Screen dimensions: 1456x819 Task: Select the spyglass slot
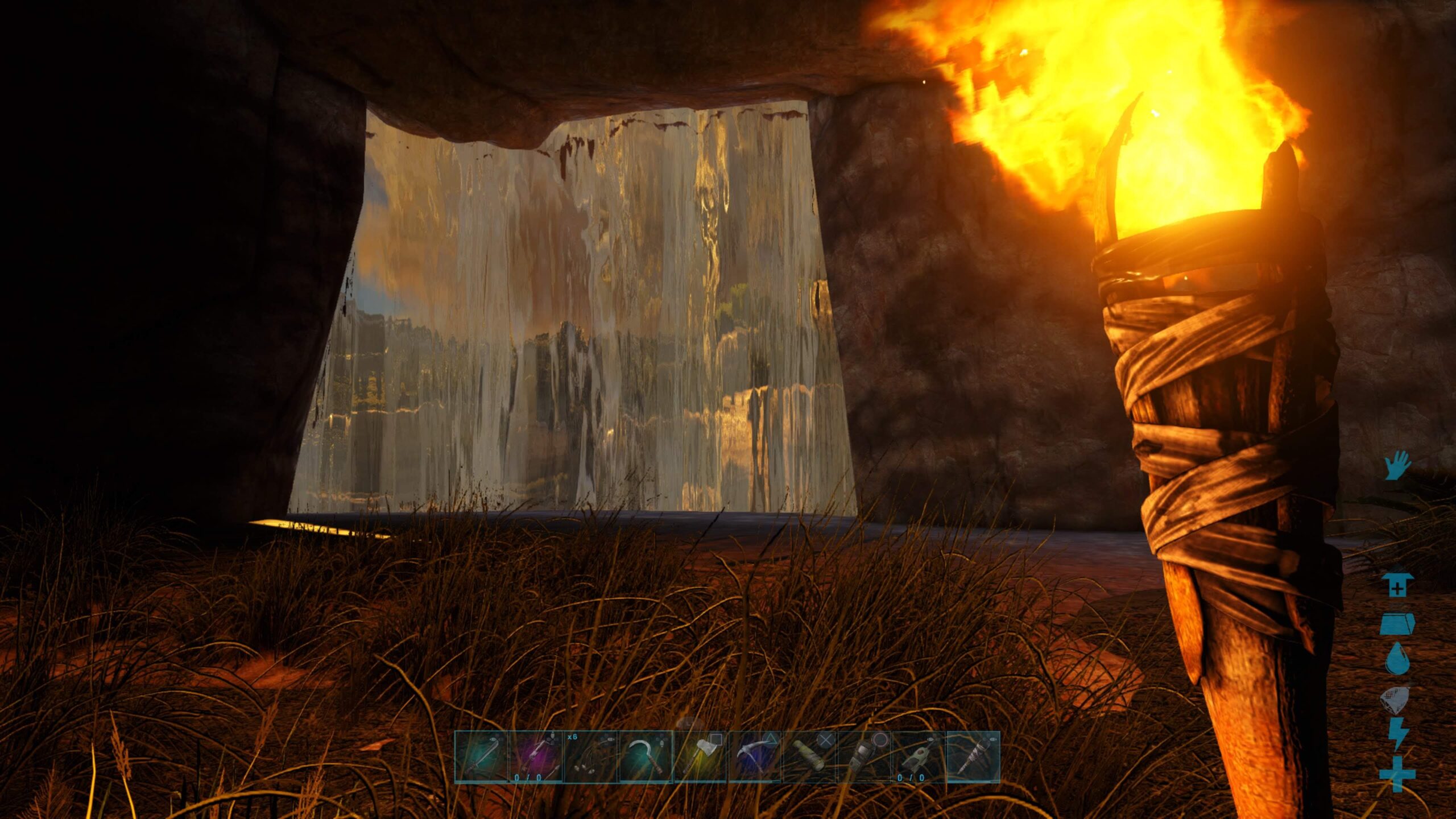point(809,757)
